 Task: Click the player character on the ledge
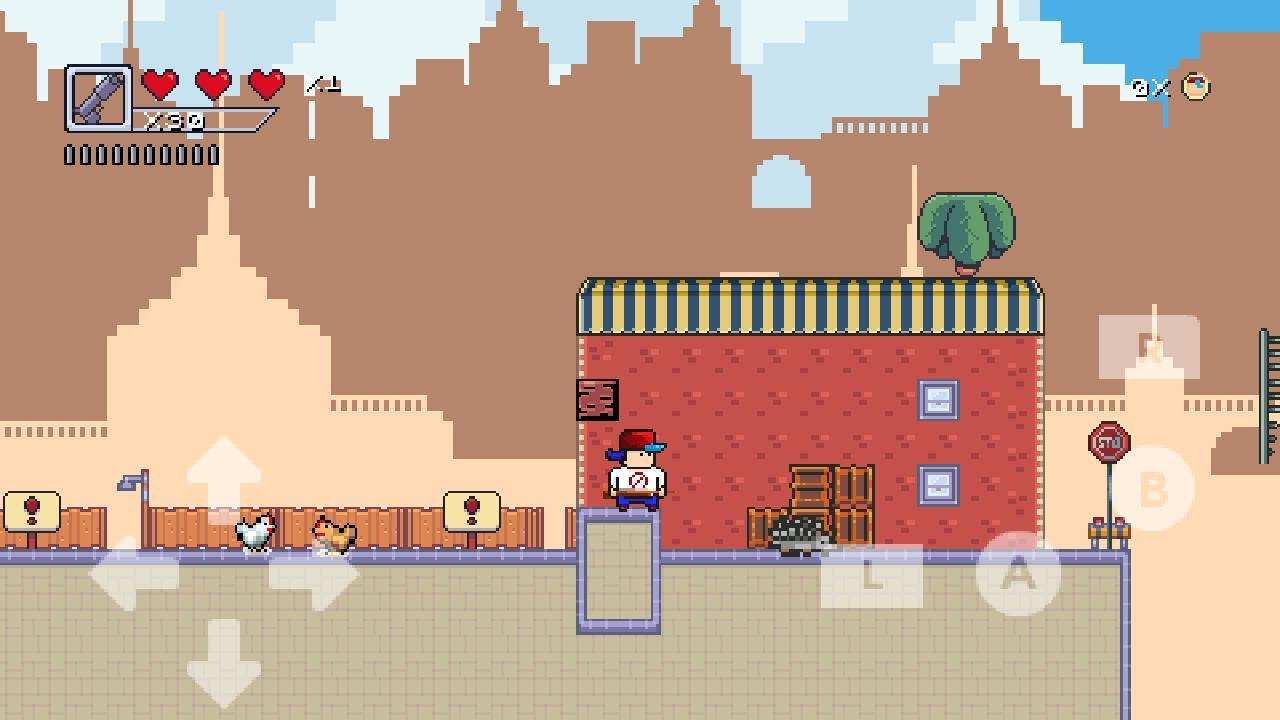636,470
